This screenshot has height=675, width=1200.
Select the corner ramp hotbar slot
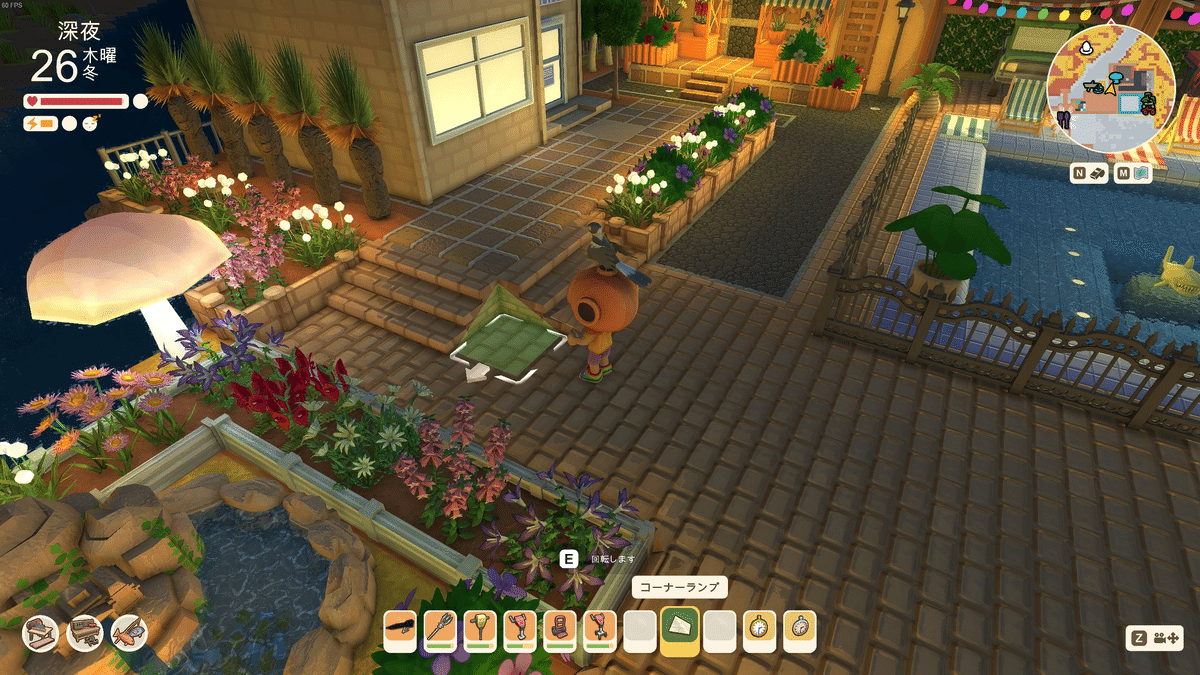[680, 631]
